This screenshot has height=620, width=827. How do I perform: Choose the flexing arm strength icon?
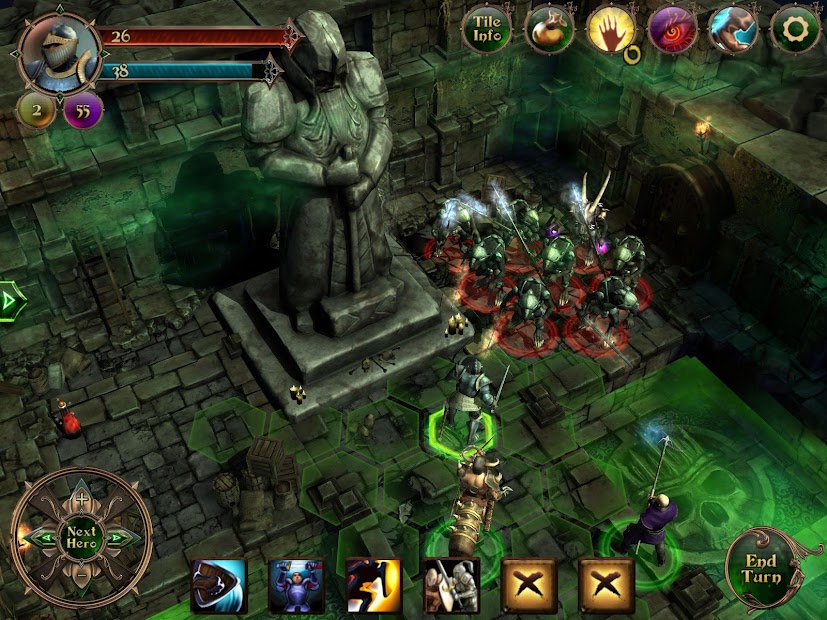734,30
